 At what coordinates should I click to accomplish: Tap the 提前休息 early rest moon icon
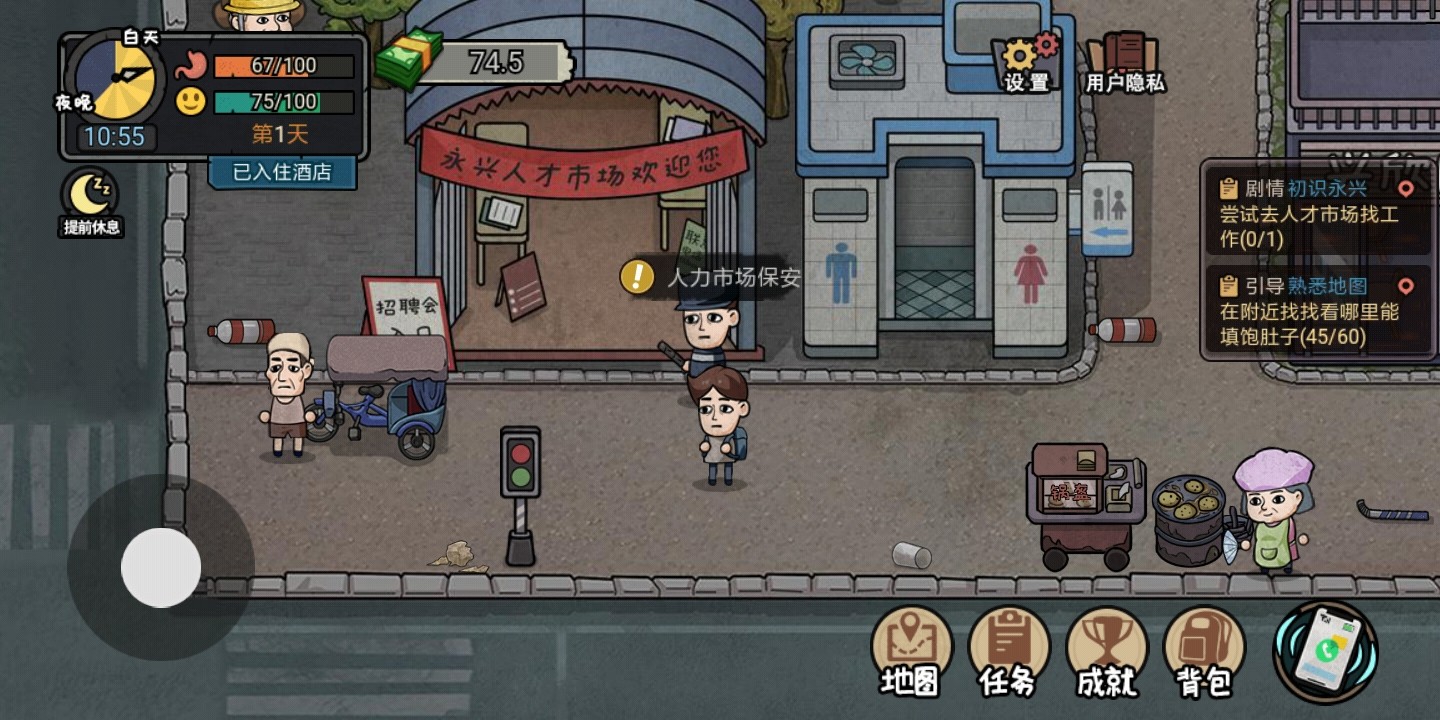pyautogui.click(x=91, y=202)
